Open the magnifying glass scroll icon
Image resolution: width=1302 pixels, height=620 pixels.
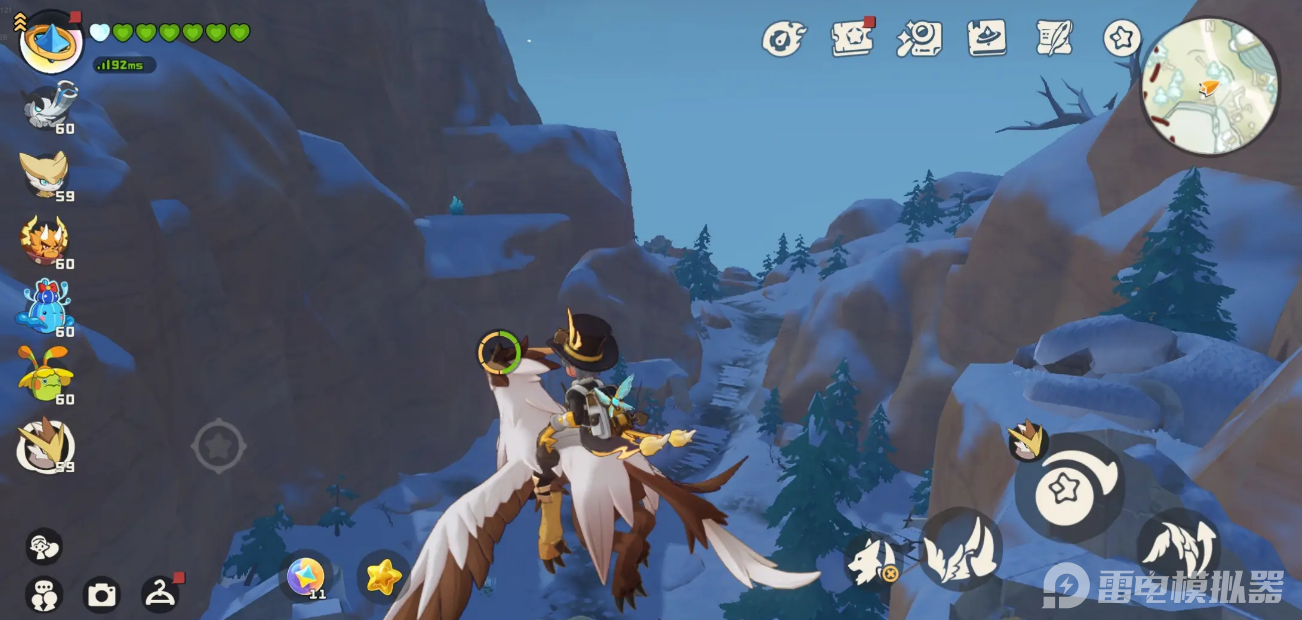coord(919,39)
